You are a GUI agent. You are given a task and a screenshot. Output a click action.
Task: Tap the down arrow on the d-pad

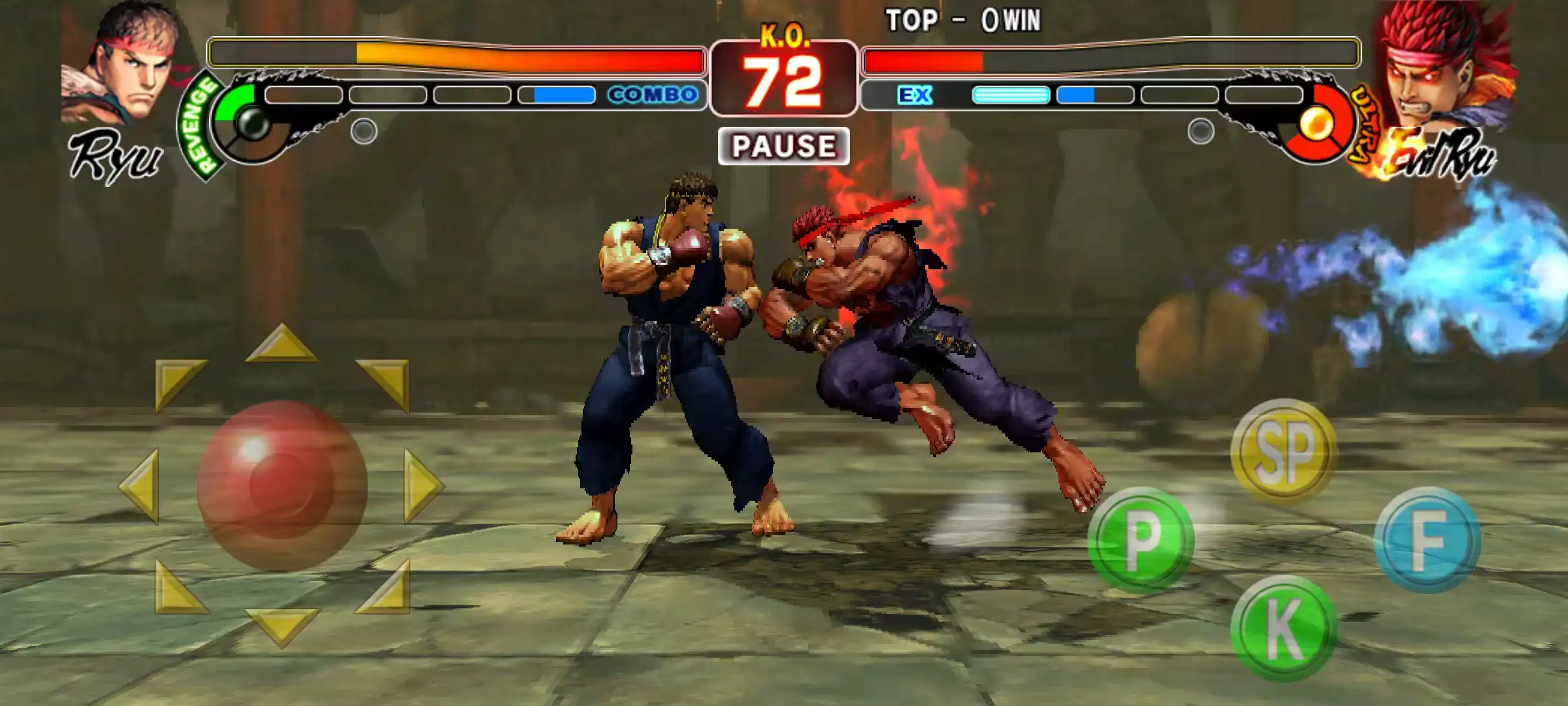pos(282,626)
